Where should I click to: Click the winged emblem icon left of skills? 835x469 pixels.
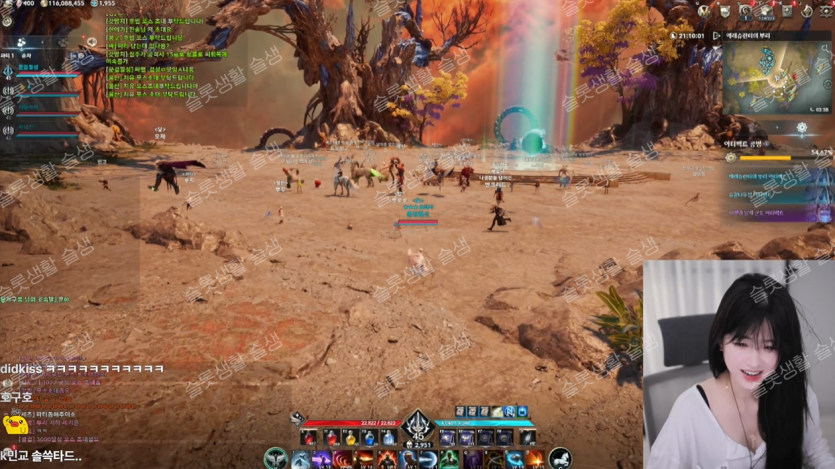coord(276,459)
